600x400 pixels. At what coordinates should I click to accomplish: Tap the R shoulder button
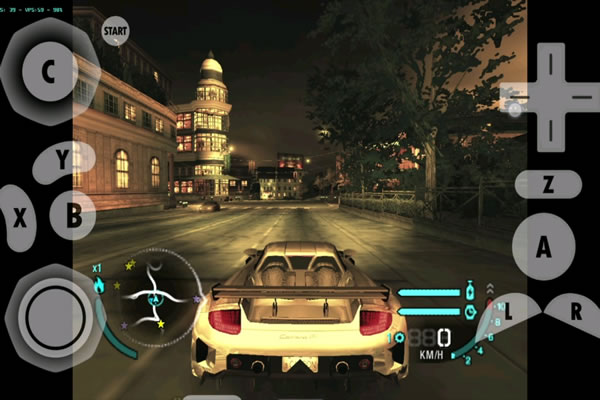tap(575, 311)
